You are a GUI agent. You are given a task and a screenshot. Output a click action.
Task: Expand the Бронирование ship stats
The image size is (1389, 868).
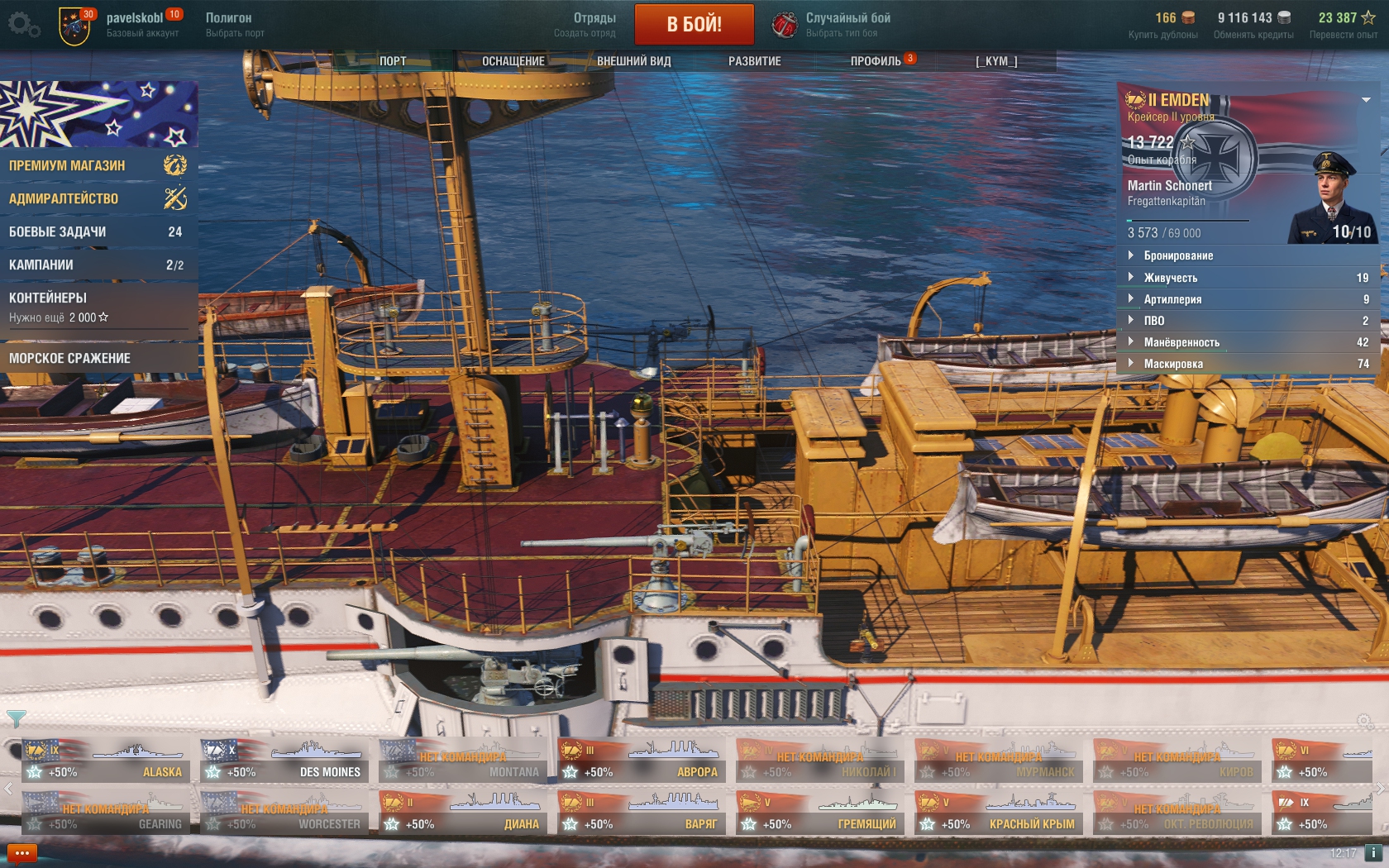pos(1178,255)
